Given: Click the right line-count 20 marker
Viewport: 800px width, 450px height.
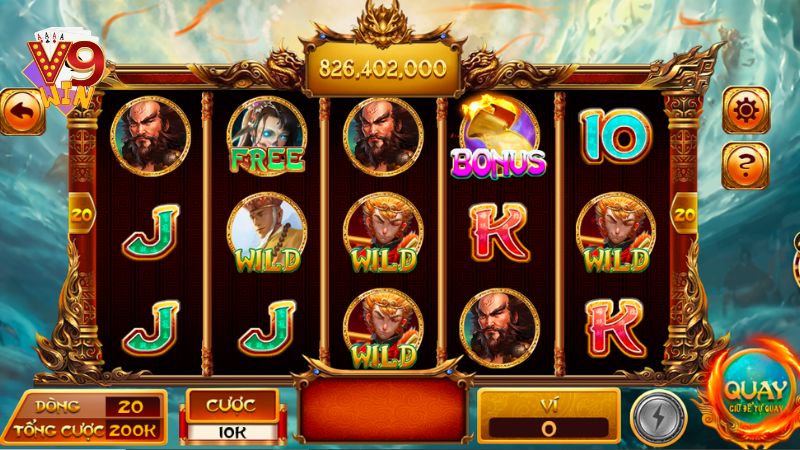Looking at the screenshot, I should [685, 213].
